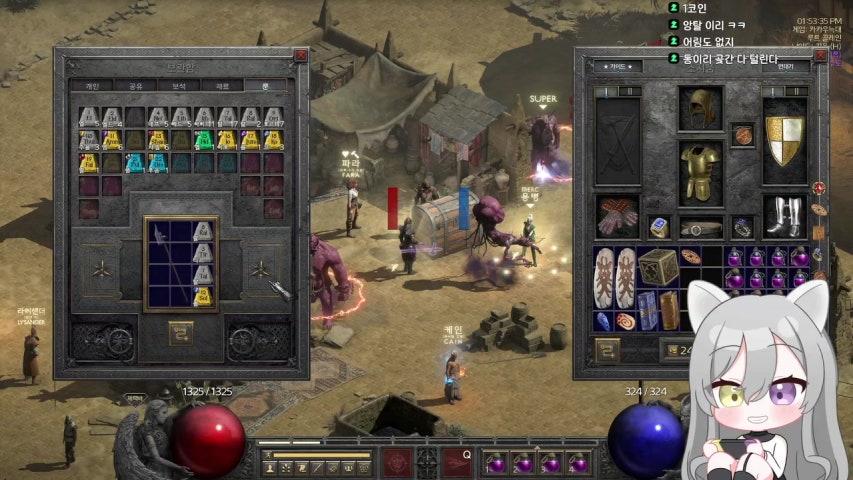Viewport: 853px width, 480px height.
Task: Use the first purple belt potion
Action: 496,463
